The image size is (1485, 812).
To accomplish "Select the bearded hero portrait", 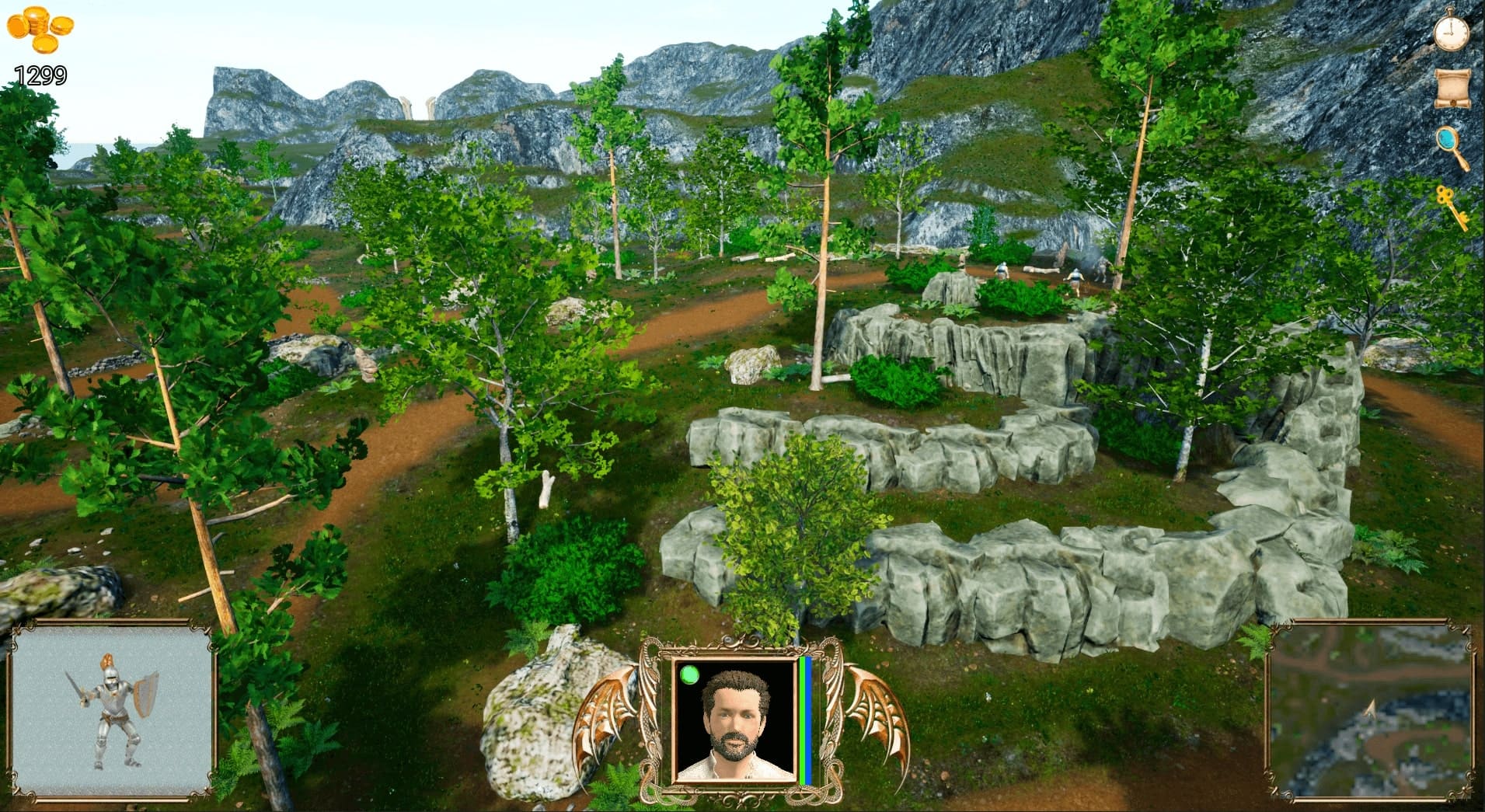I will coord(734,720).
